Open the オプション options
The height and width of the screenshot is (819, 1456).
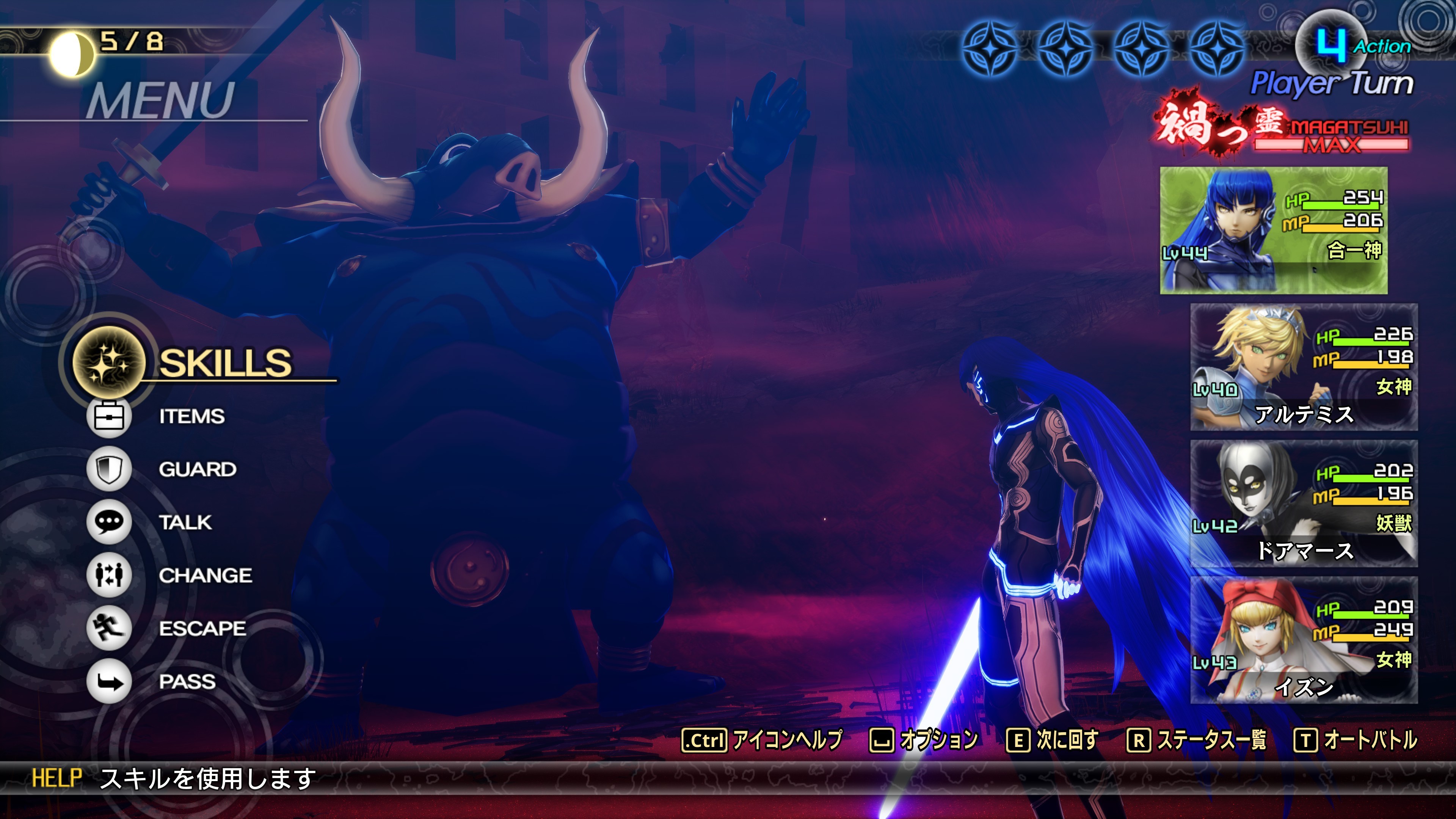coord(924,740)
